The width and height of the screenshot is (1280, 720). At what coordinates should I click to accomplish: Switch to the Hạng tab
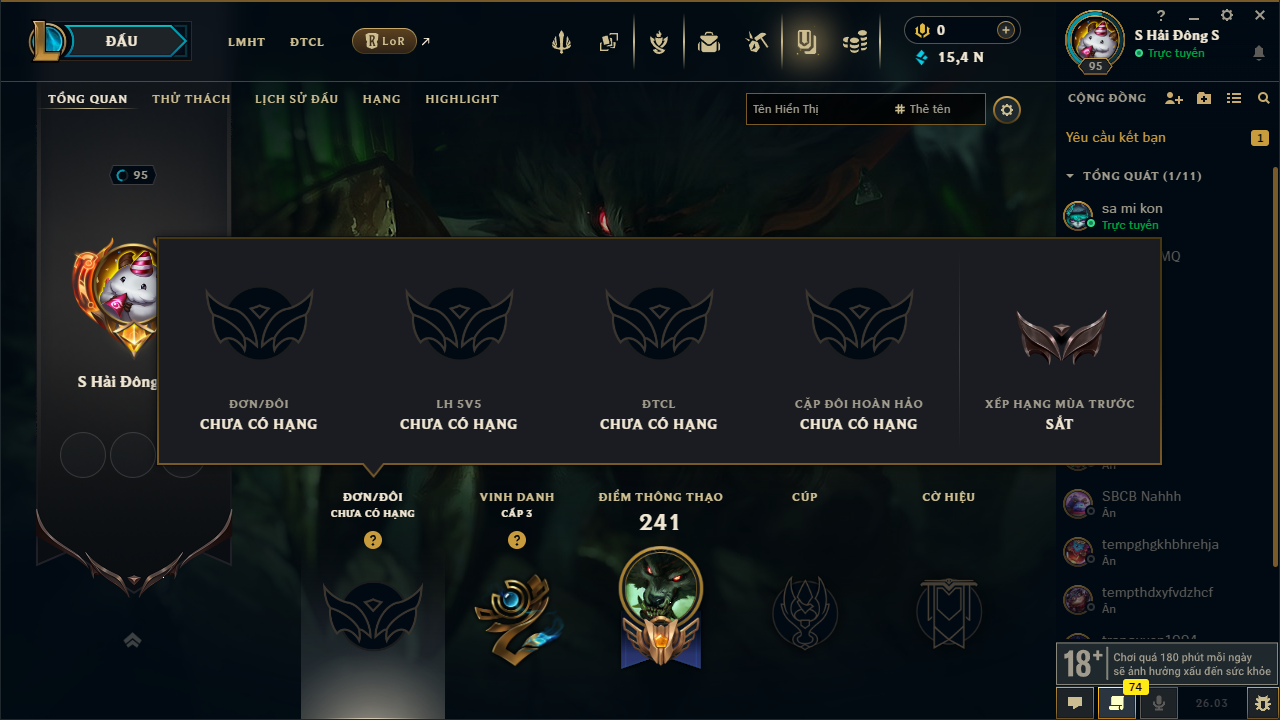click(381, 99)
